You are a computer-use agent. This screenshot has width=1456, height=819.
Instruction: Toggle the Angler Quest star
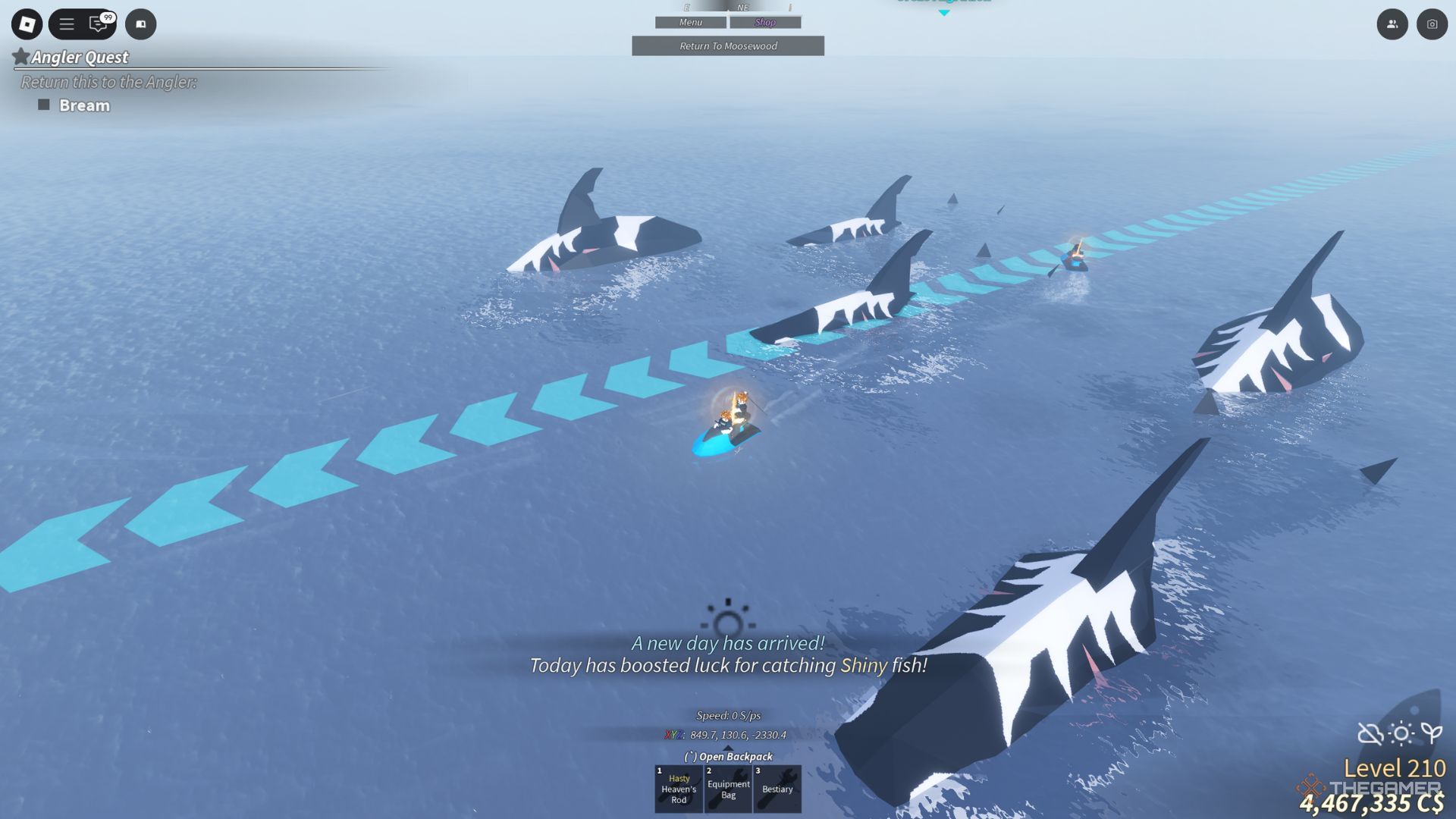pos(20,56)
